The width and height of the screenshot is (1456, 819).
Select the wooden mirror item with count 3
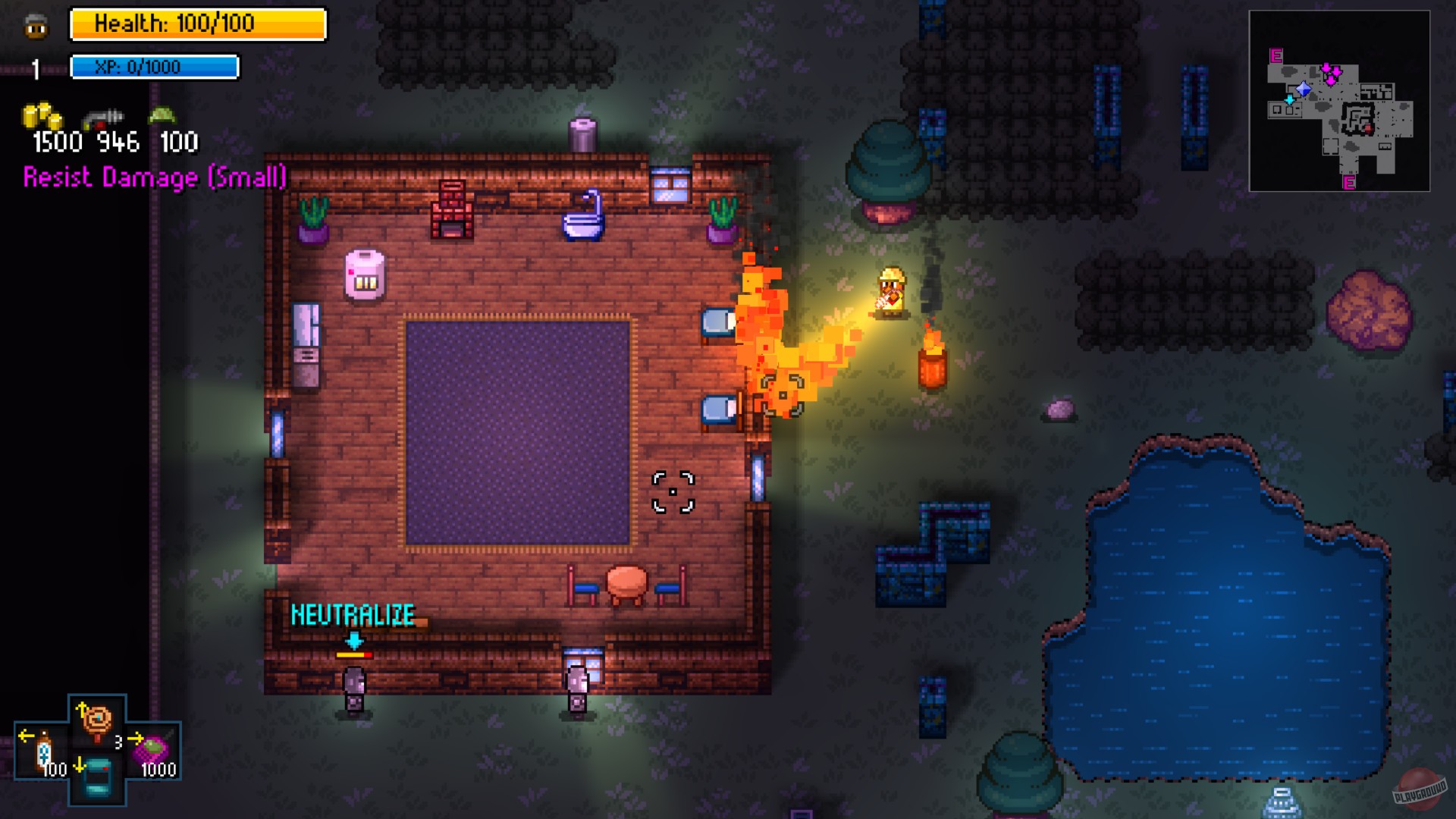(x=96, y=720)
